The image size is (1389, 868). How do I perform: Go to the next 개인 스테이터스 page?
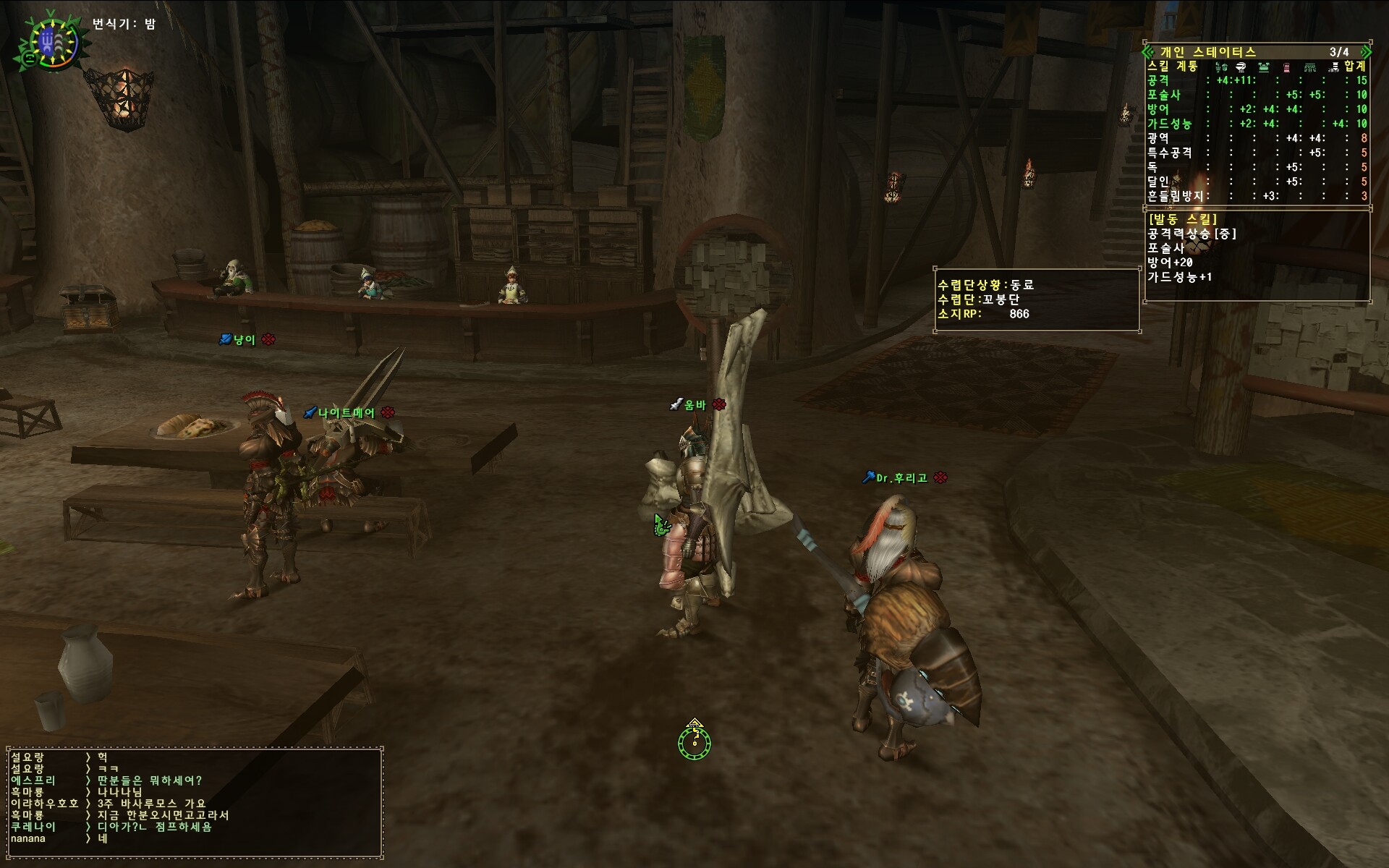point(1367,51)
